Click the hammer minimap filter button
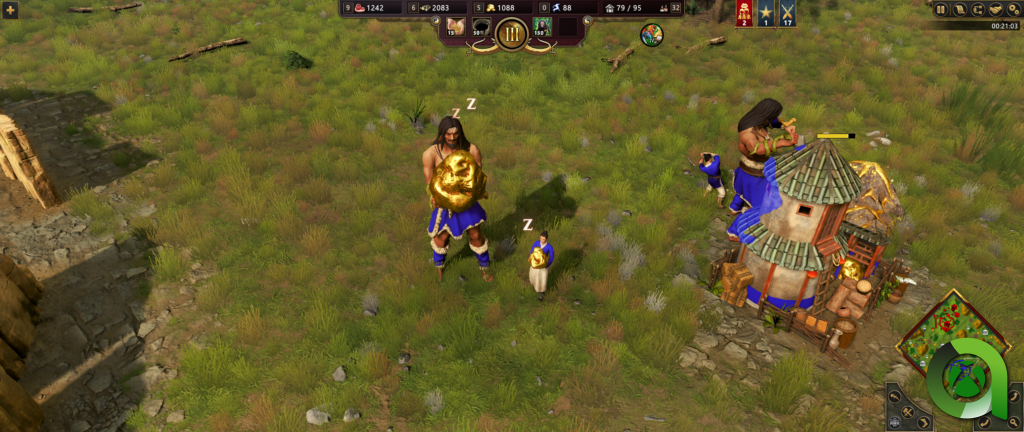This screenshot has width=1024, height=432. pyautogui.click(x=896, y=398)
